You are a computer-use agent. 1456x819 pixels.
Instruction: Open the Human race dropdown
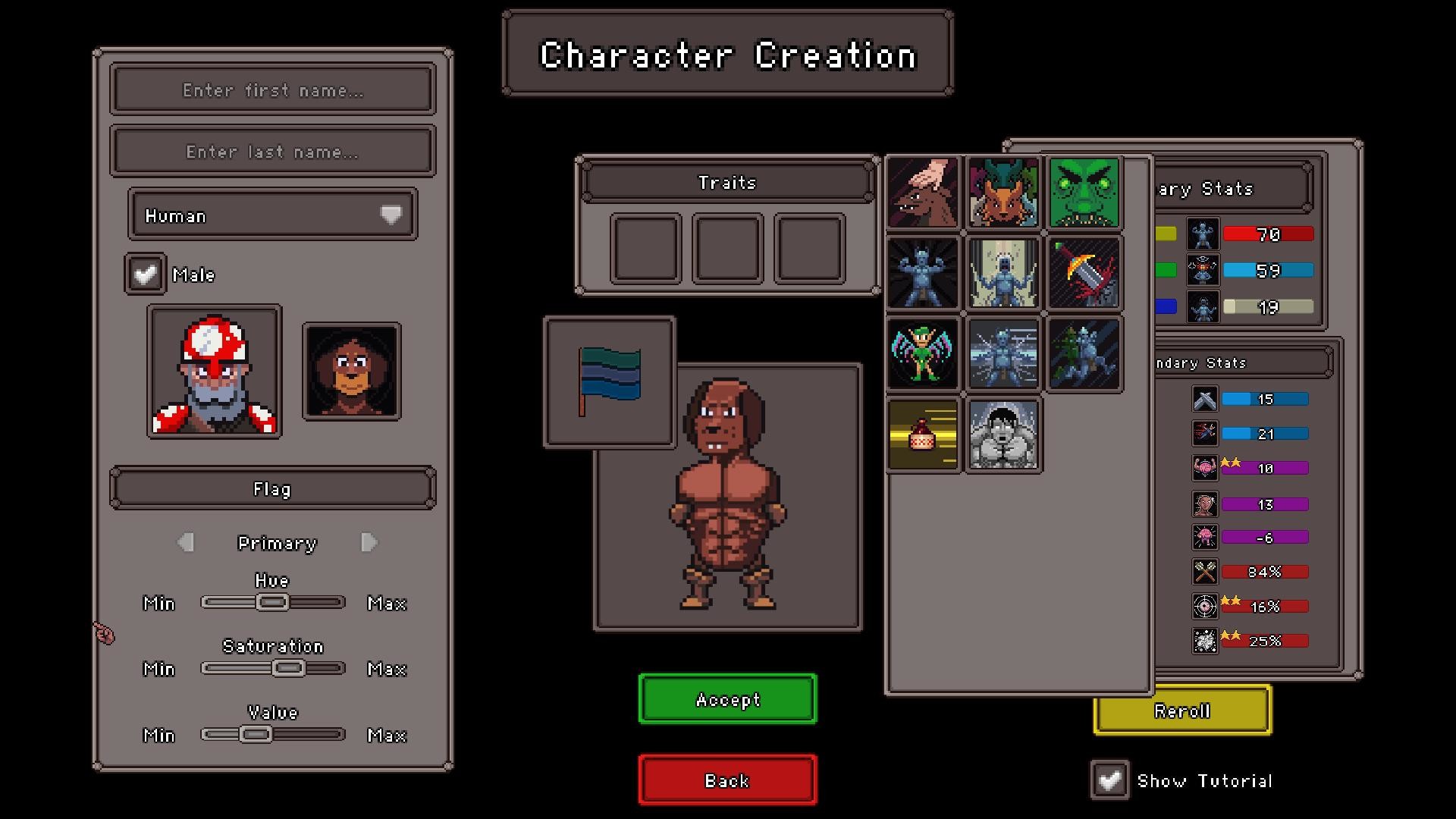[x=271, y=215]
